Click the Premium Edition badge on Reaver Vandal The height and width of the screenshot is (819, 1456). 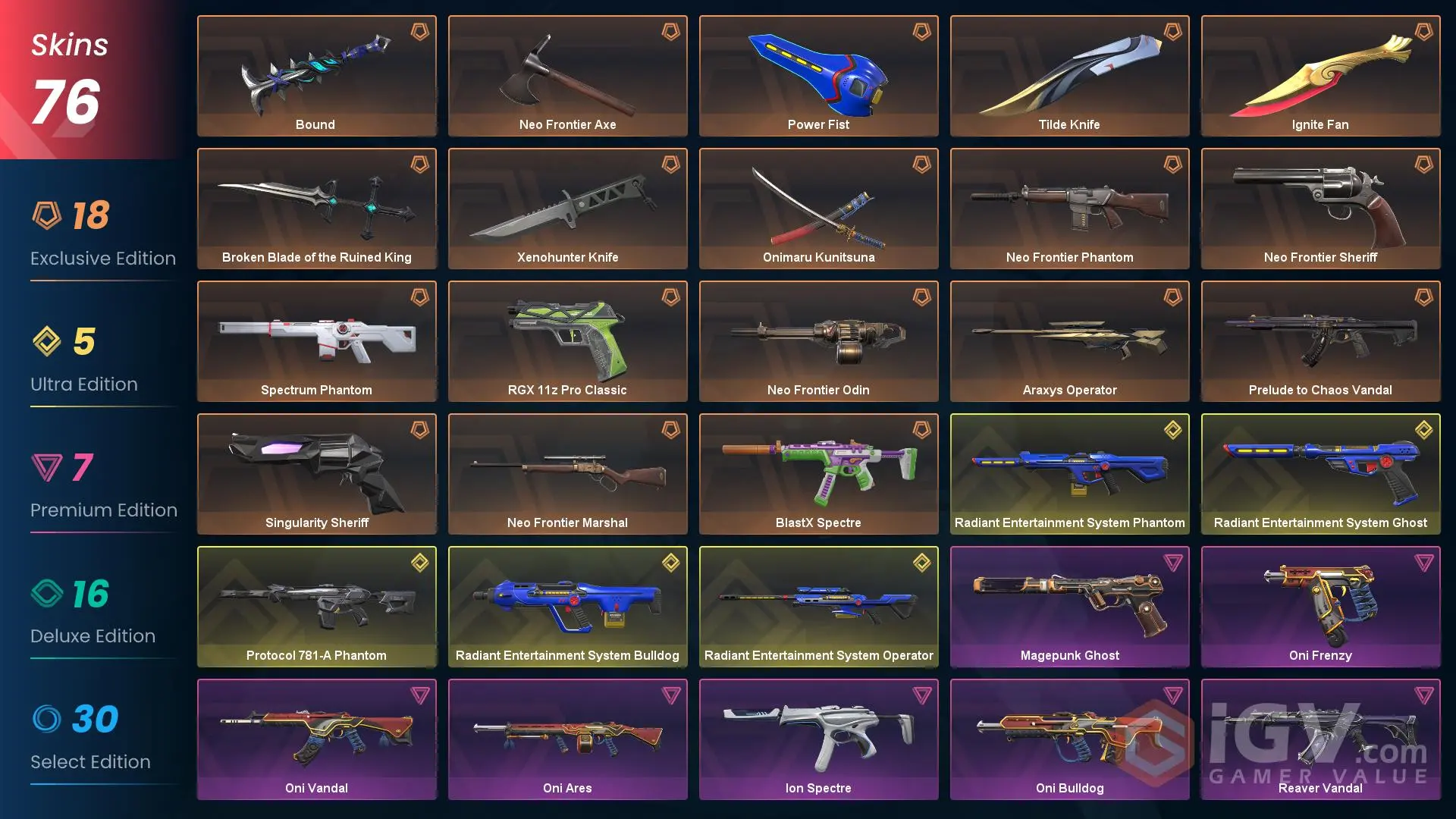tap(1424, 695)
